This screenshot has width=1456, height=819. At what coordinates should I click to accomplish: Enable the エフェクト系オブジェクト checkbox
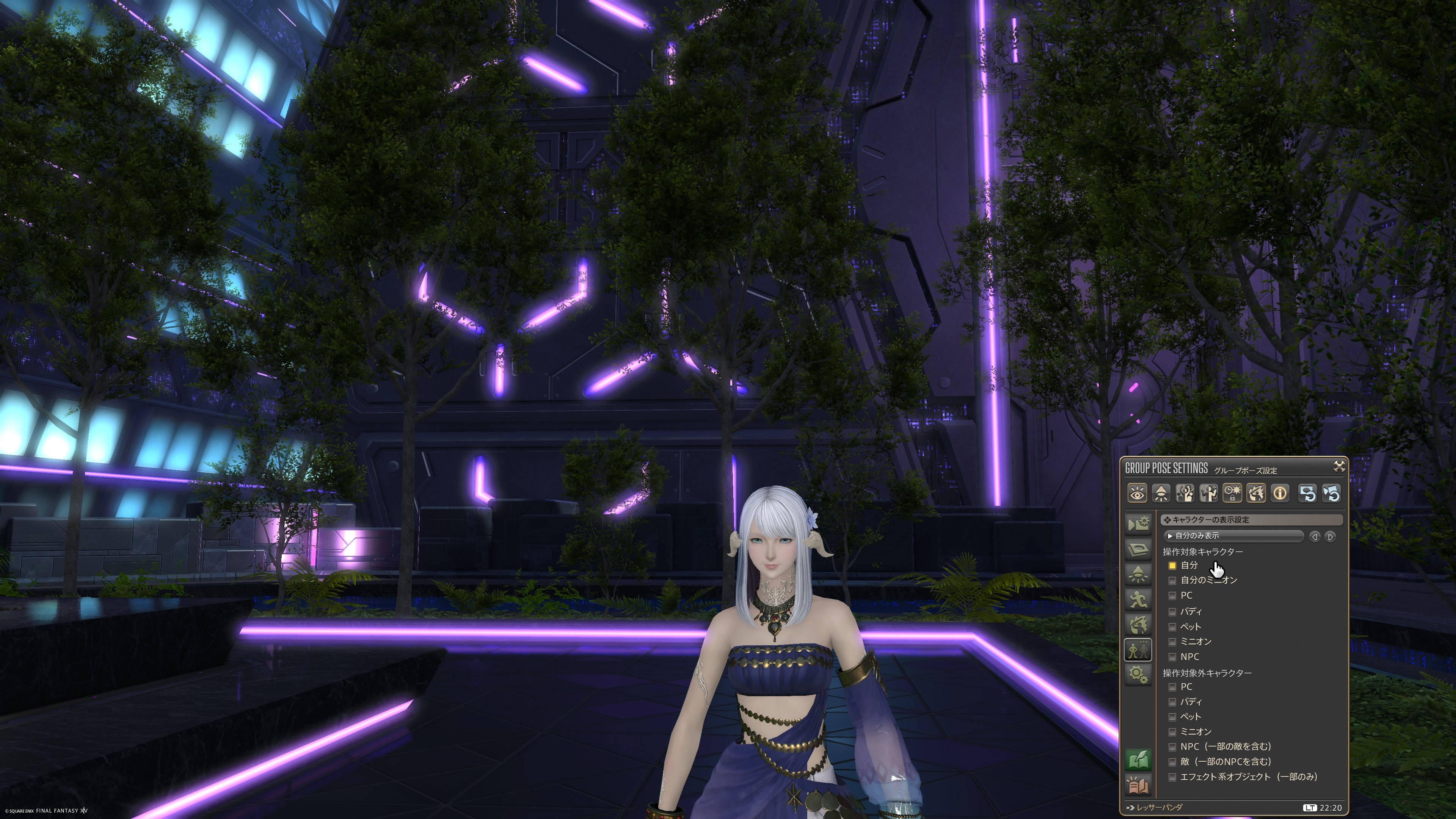coord(1172,777)
